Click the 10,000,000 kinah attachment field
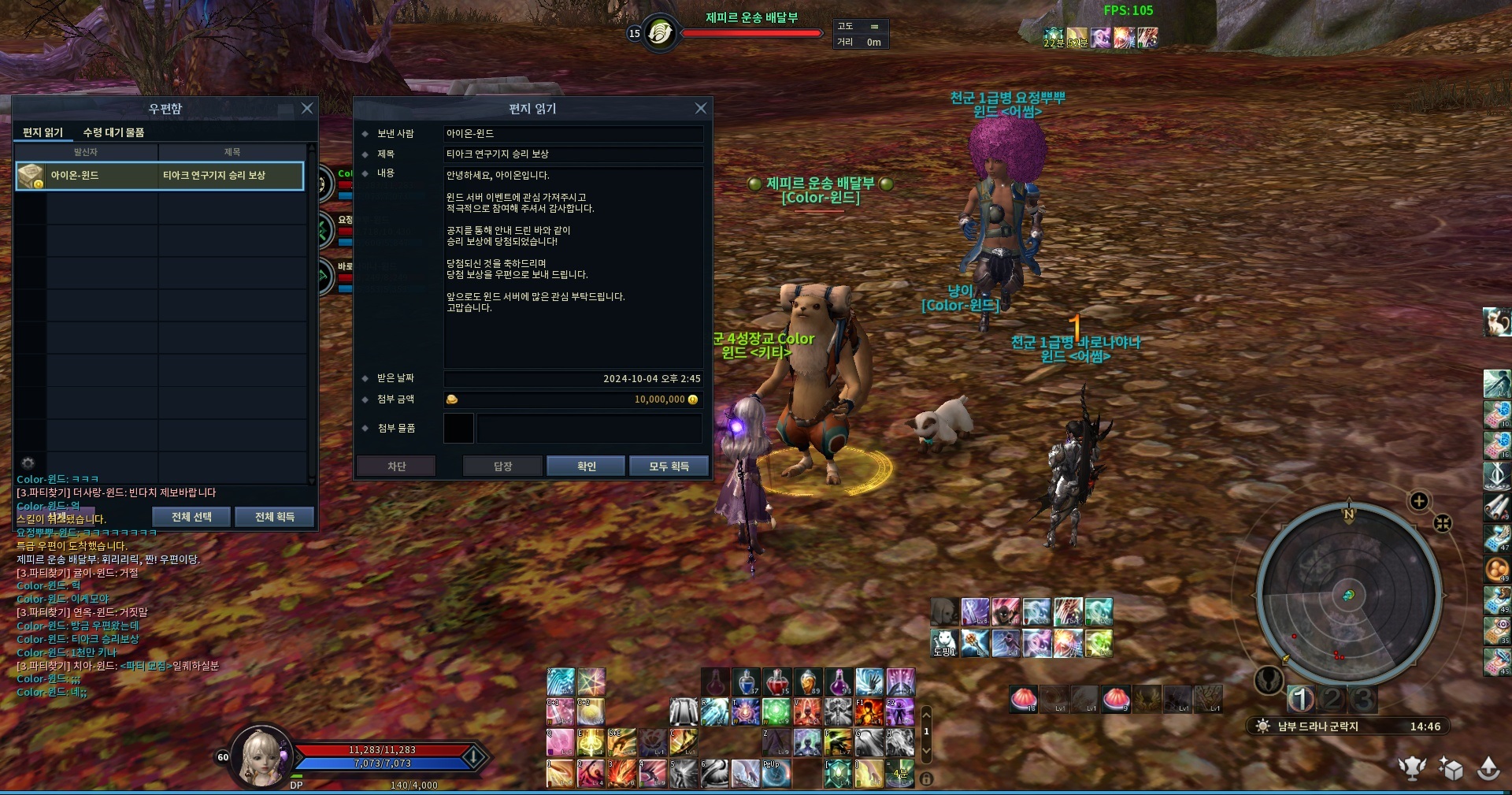The image size is (1512, 795). pyautogui.click(x=573, y=399)
